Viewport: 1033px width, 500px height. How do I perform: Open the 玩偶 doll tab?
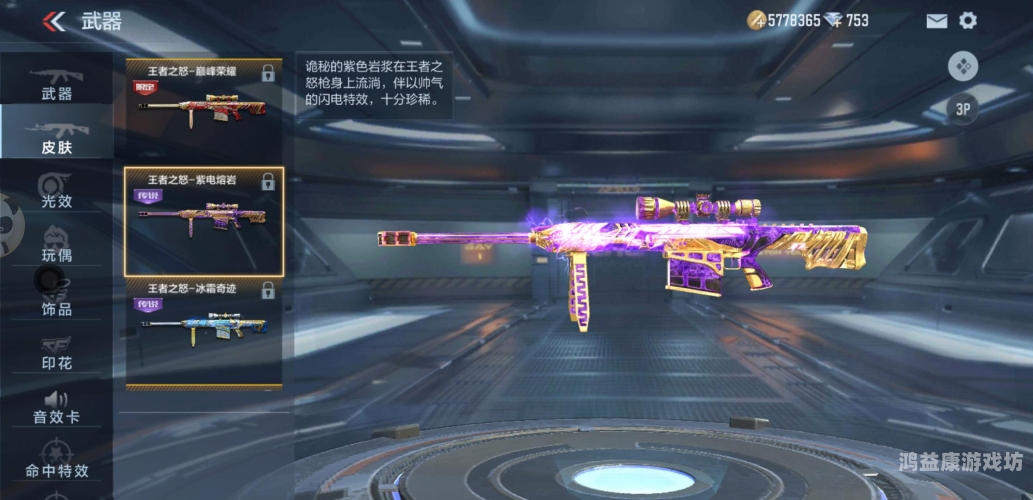coord(56,245)
